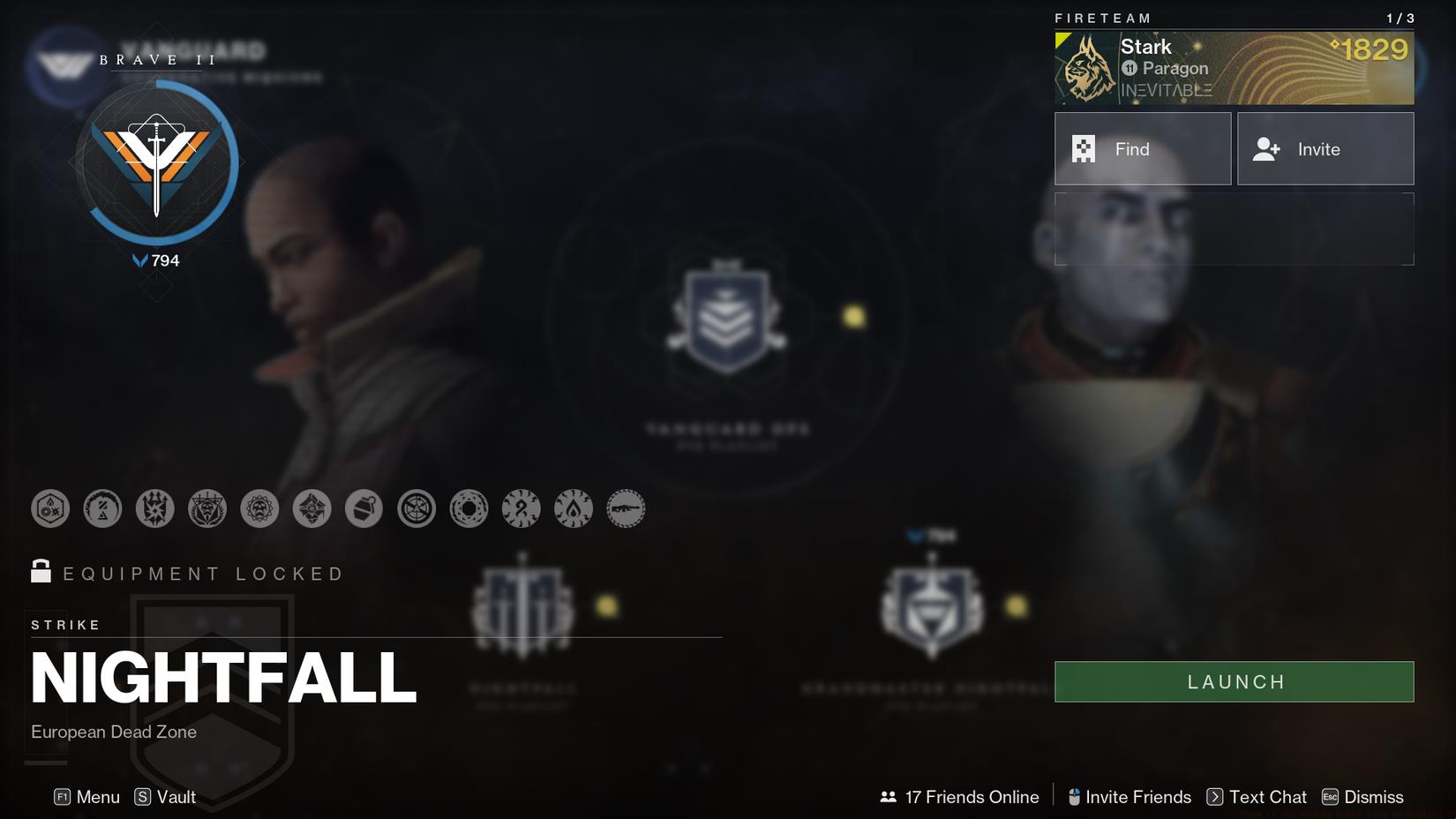Expand the empty fireteam slot

tap(1234, 229)
